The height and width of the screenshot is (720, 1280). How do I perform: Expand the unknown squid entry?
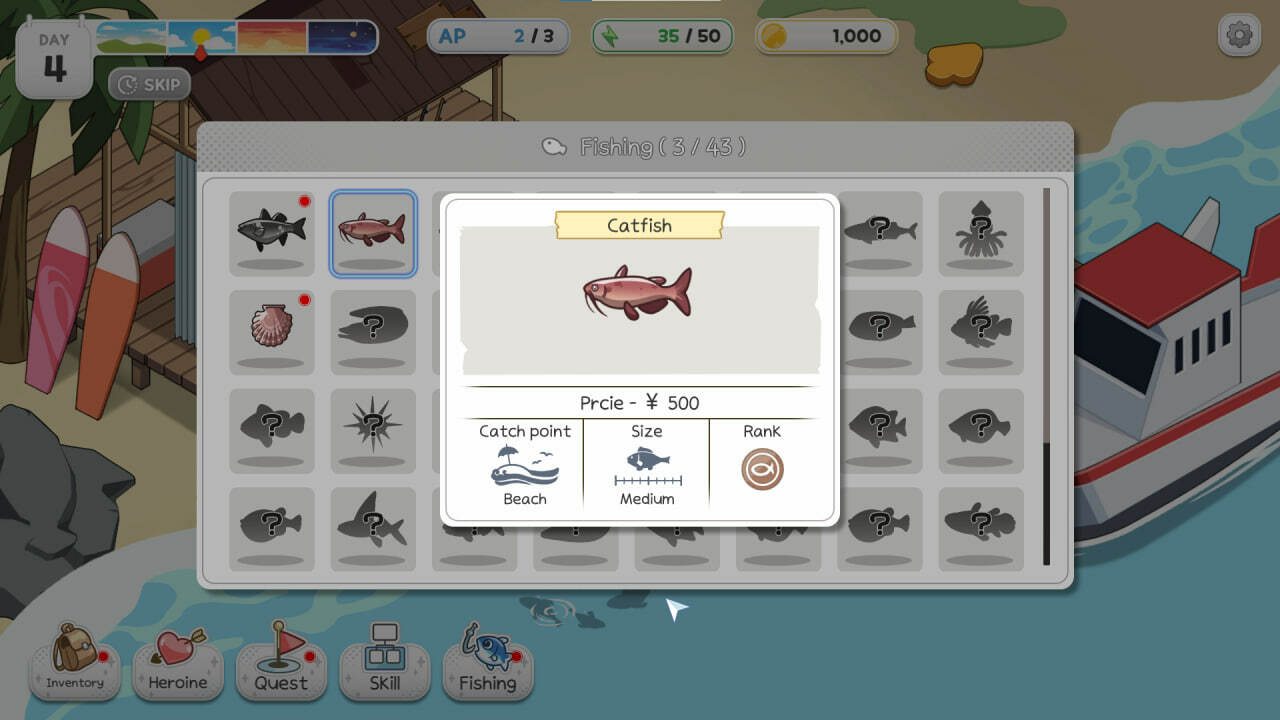981,234
